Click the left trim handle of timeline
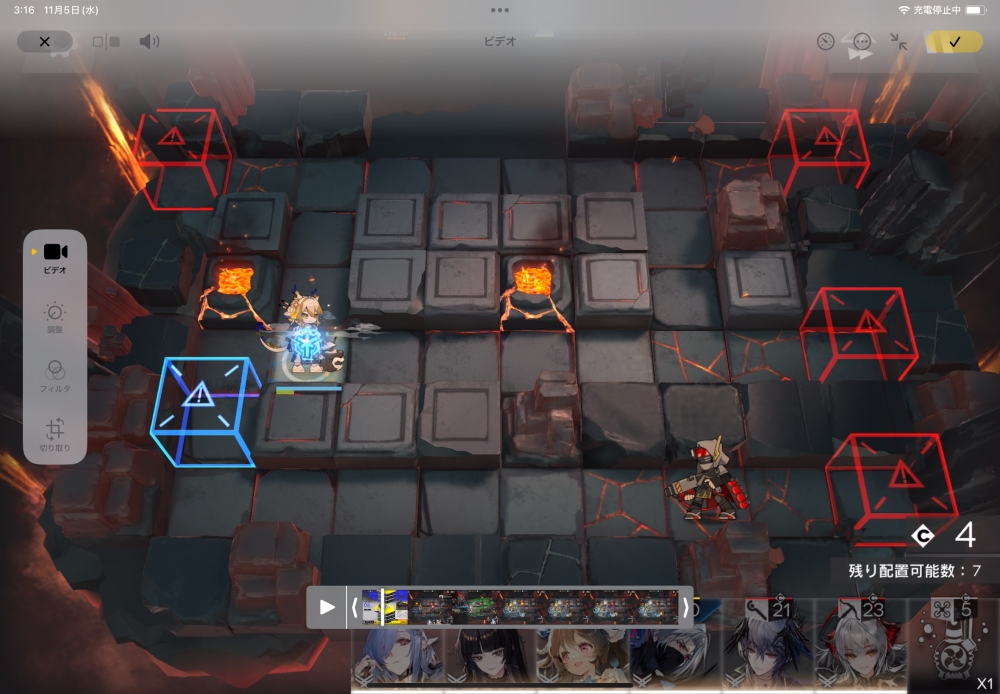Screen dimensions: 1000x694 [354, 607]
